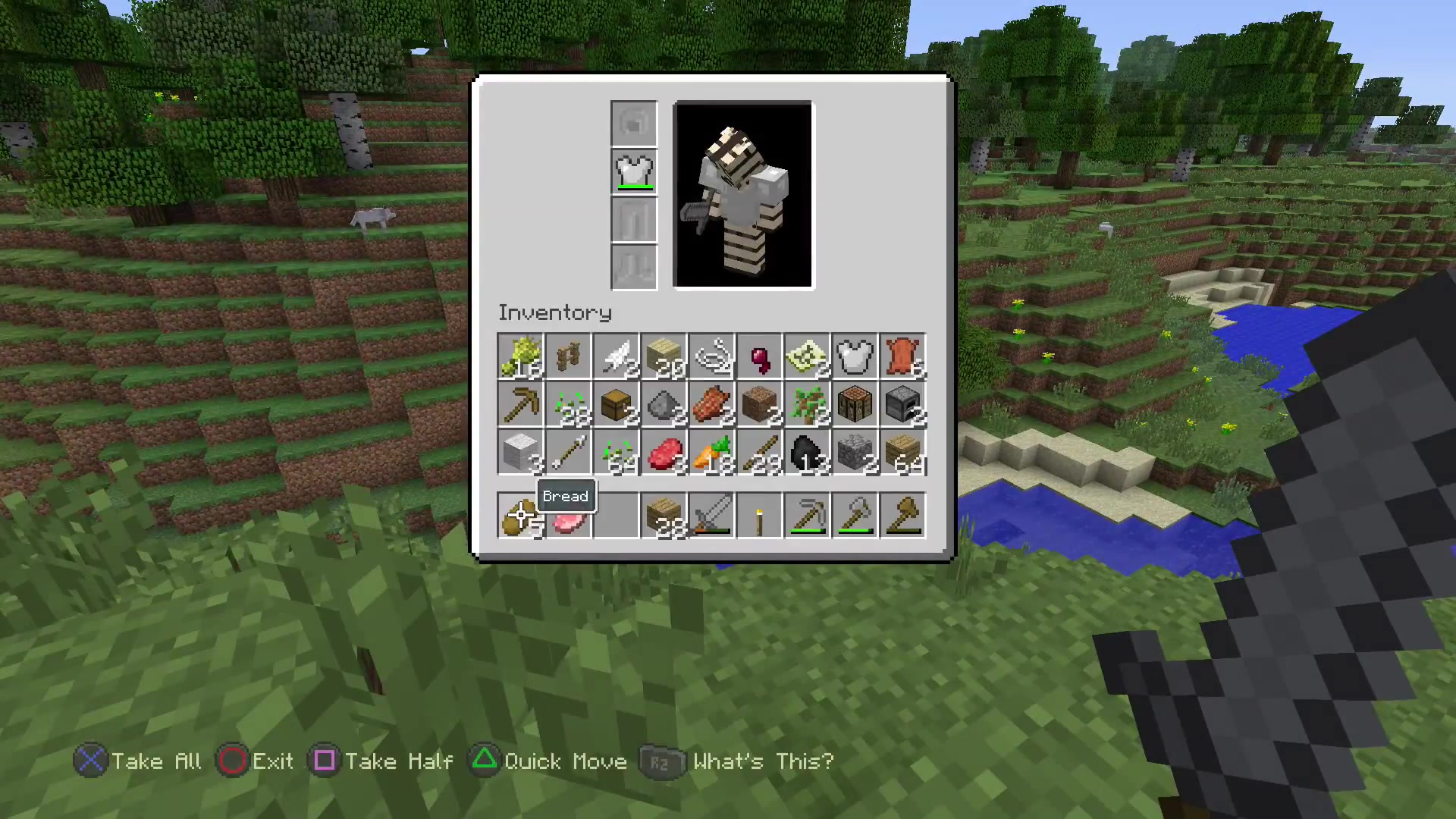Image resolution: width=1456 pixels, height=819 pixels.
Task: Select the chest item stack
Action: [617, 404]
